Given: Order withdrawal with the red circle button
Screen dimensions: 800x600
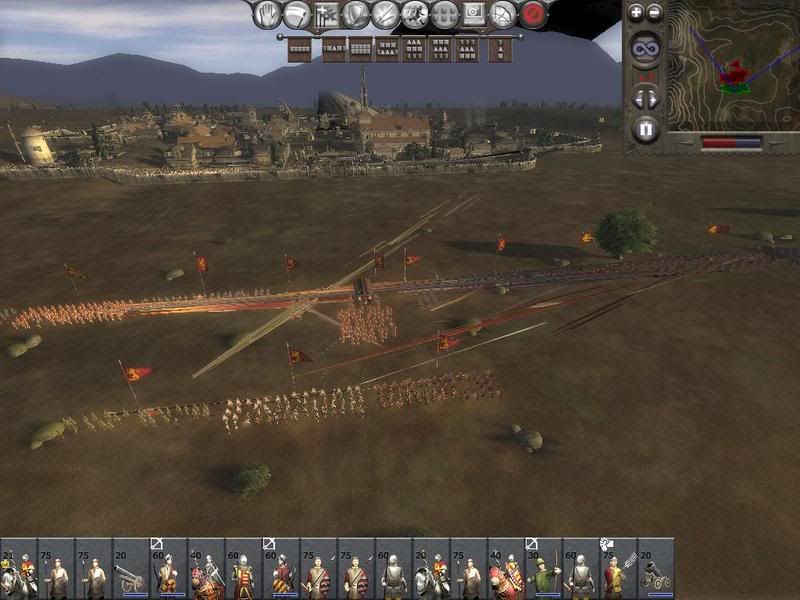Looking at the screenshot, I should [534, 15].
